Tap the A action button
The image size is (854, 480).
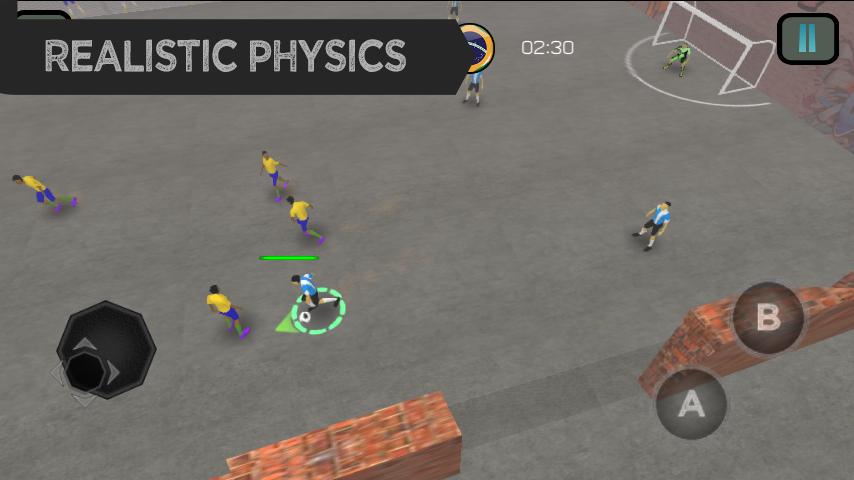pyautogui.click(x=691, y=404)
